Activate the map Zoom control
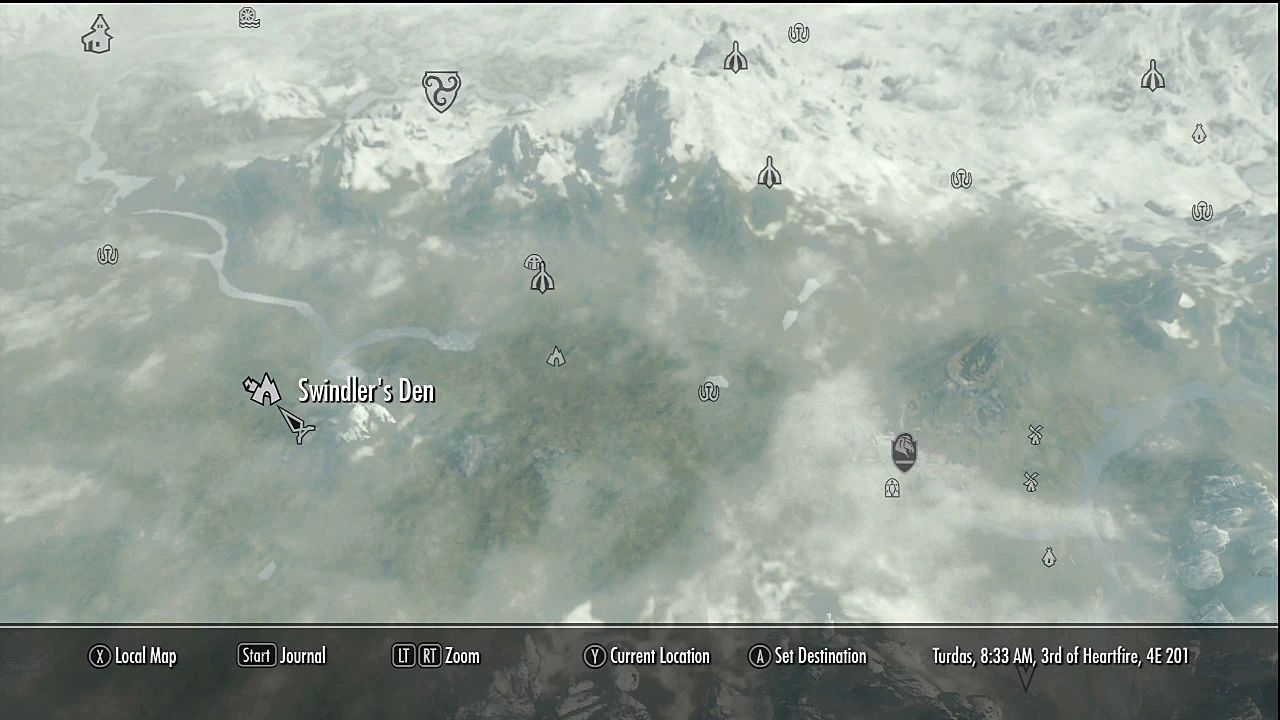 (x=436, y=656)
